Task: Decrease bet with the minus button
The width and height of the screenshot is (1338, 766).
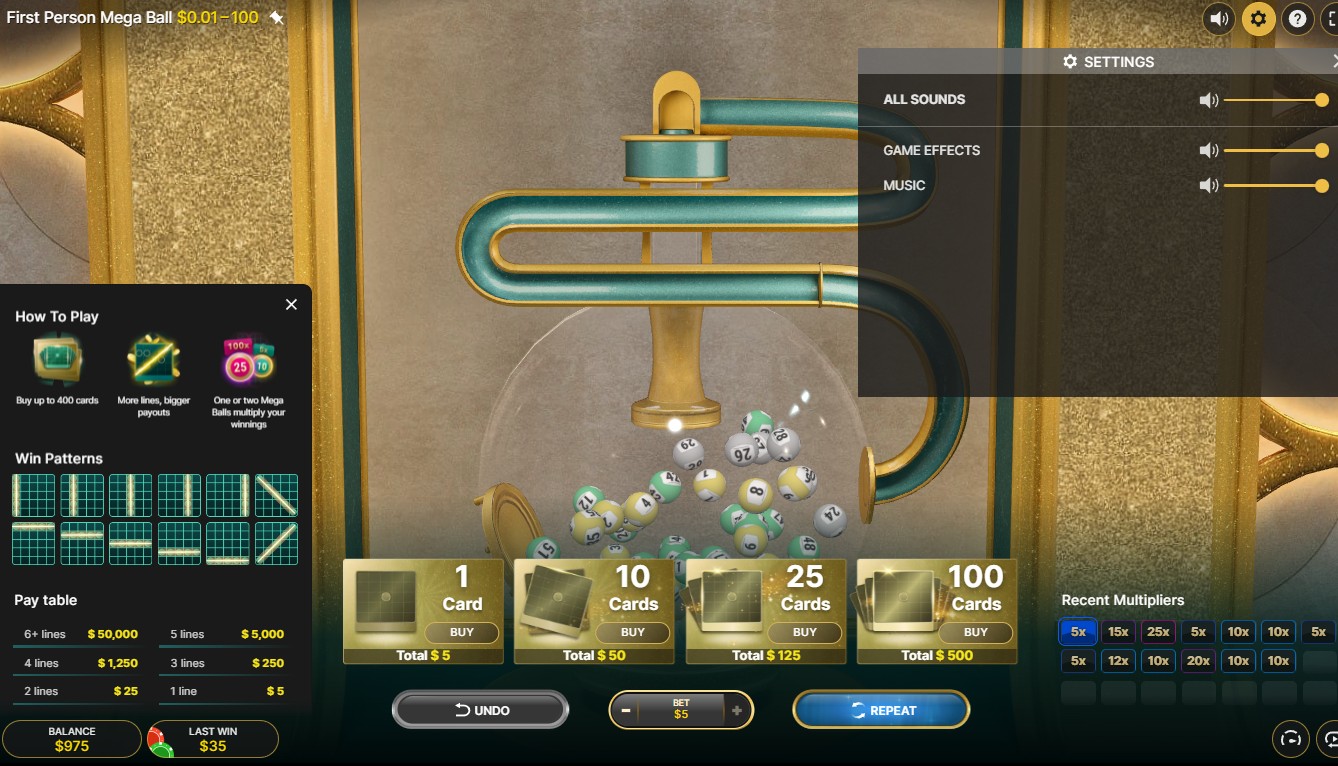Action: click(x=626, y=710)
